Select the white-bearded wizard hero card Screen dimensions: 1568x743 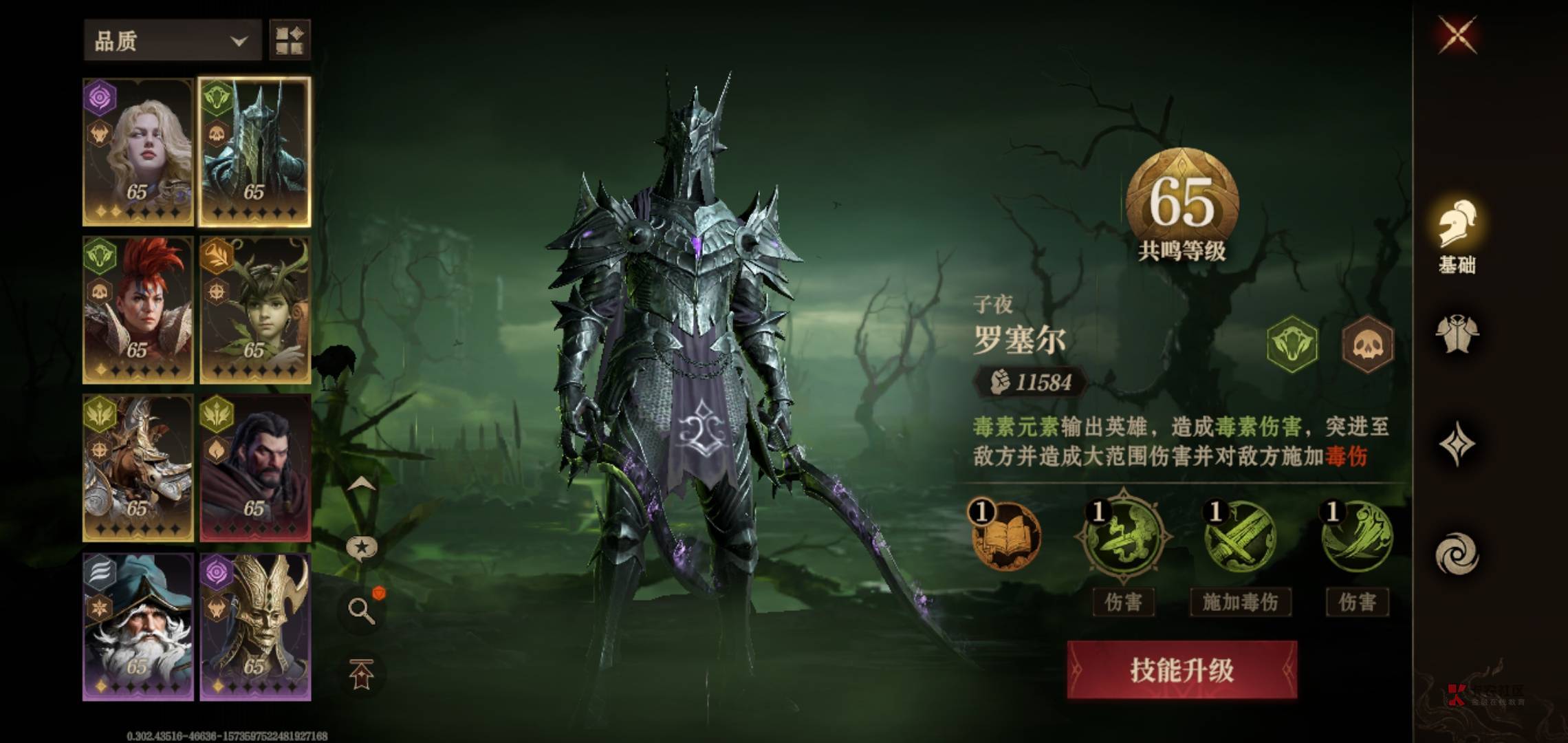[x=138, y=627]
